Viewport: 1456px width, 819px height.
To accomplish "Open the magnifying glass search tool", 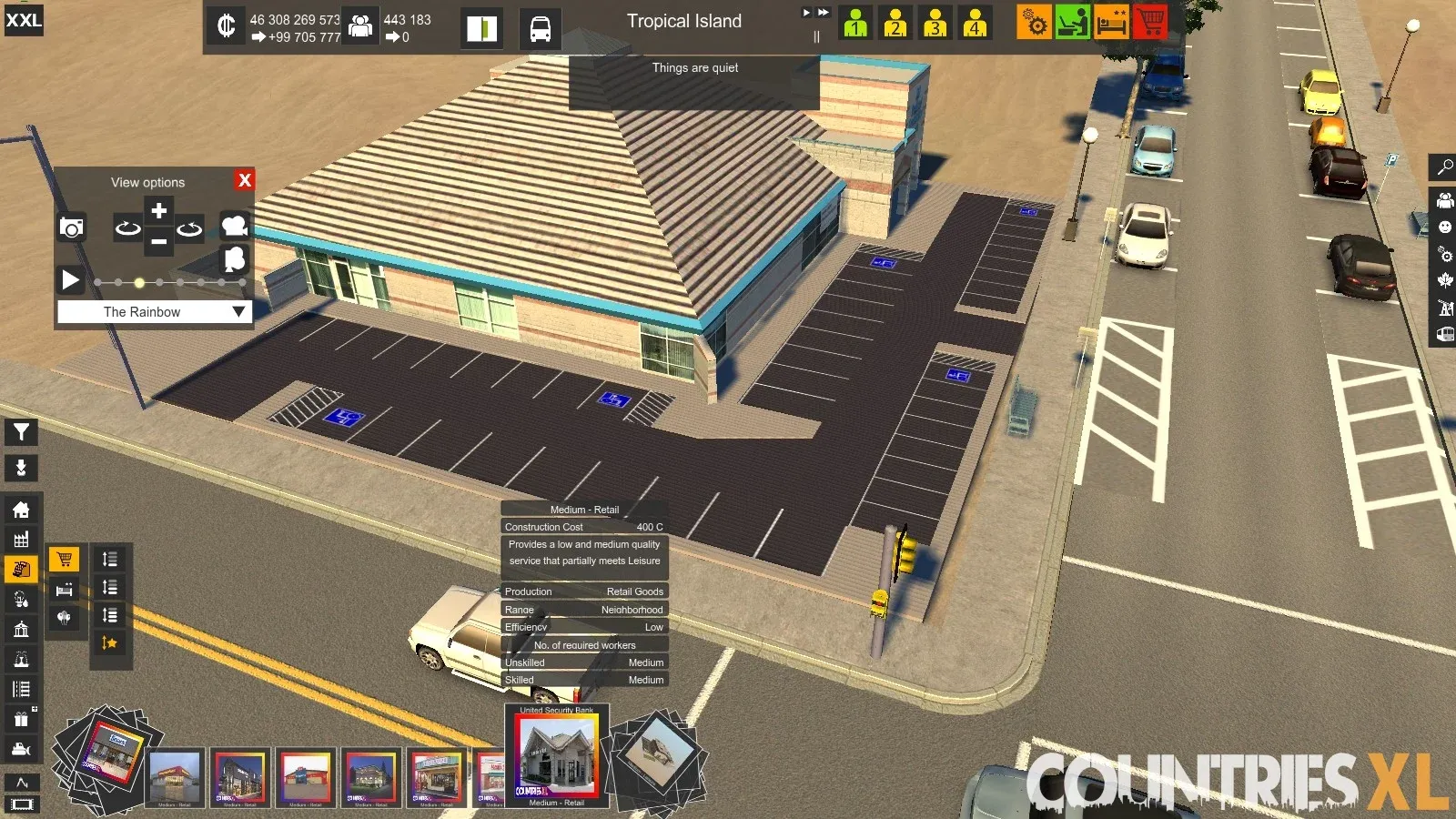I will pyautogui.click(x=1444, y=167).
